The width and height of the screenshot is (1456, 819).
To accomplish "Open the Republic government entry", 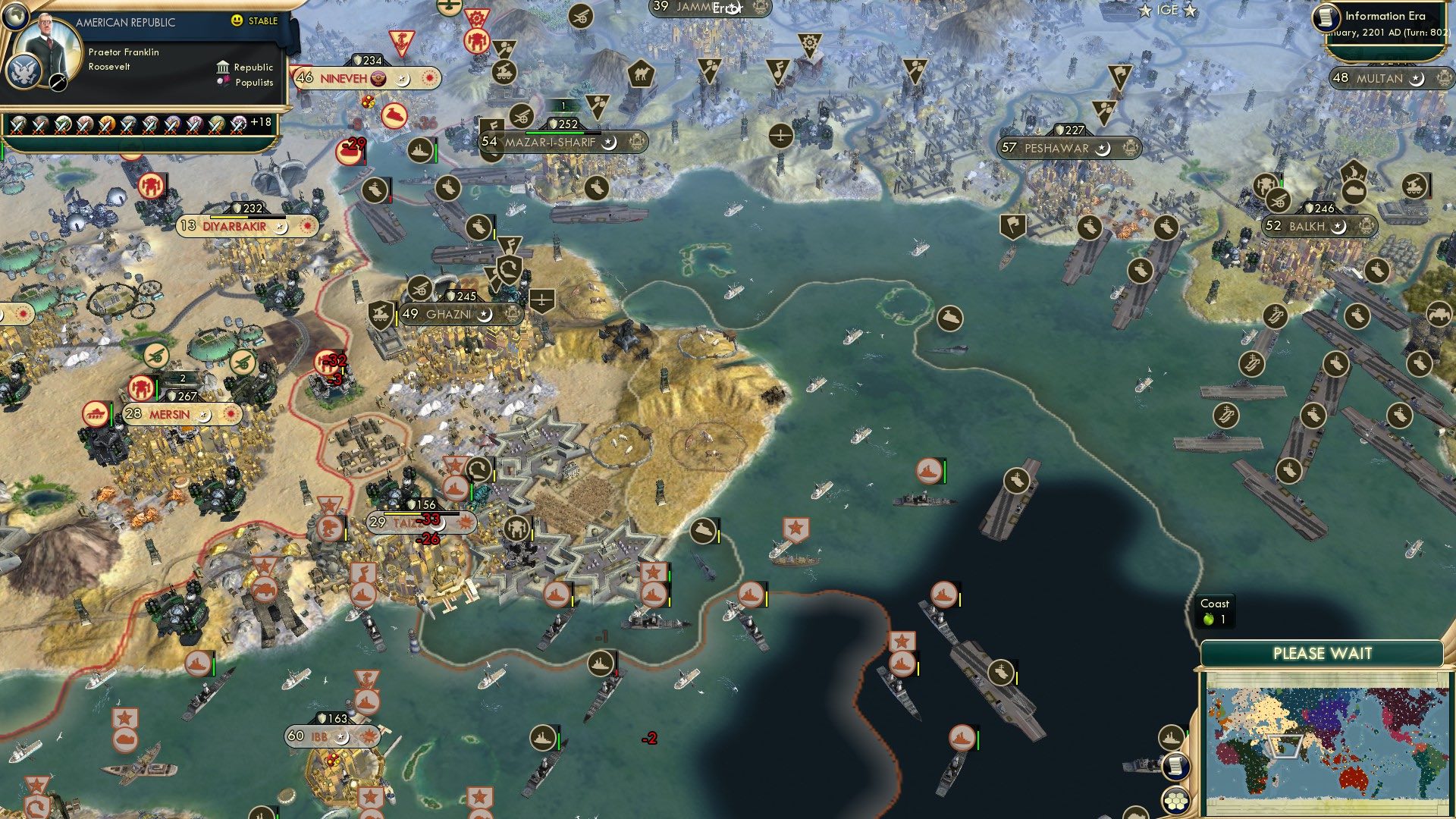I will 245,67.
